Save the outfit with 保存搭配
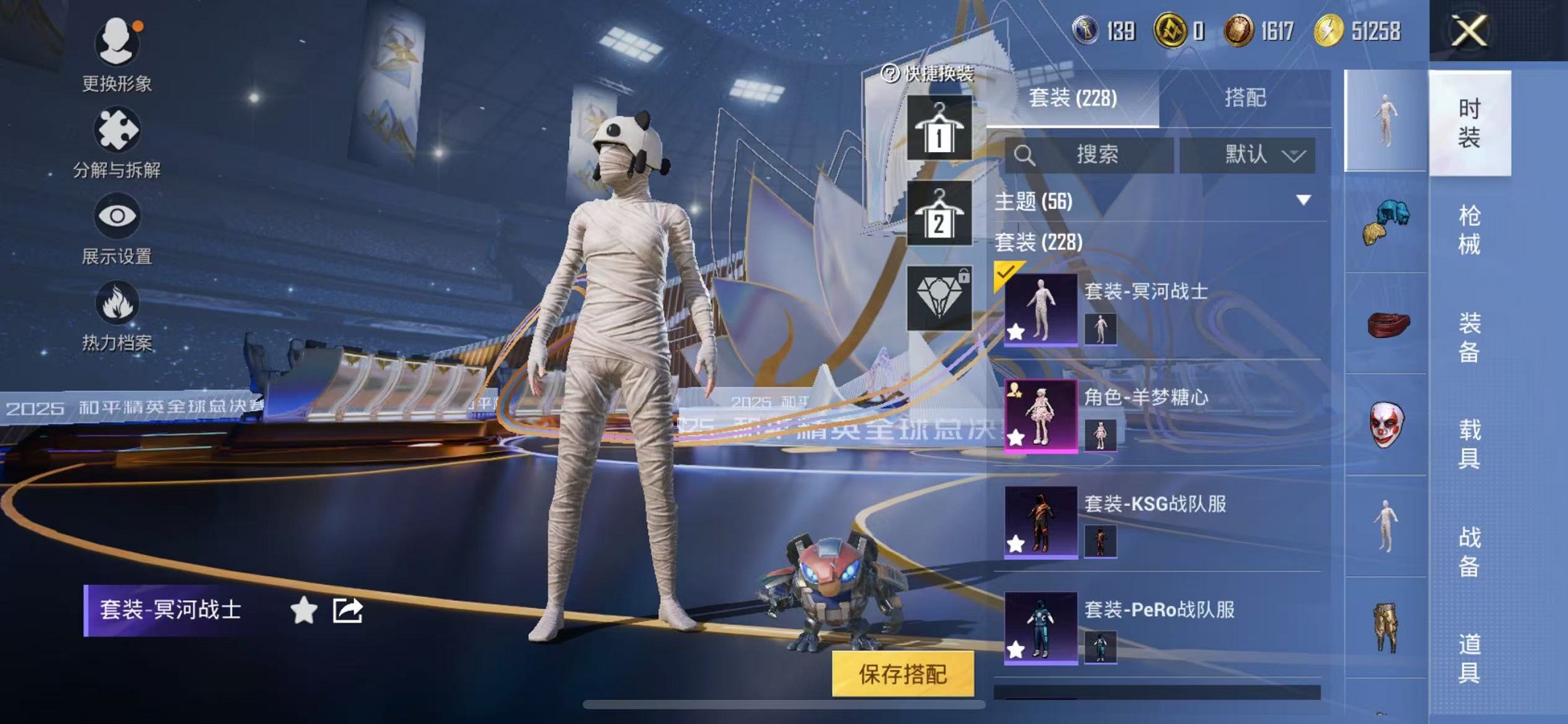Viewport: 1568px width, 724px height. [x=903, y=674]
